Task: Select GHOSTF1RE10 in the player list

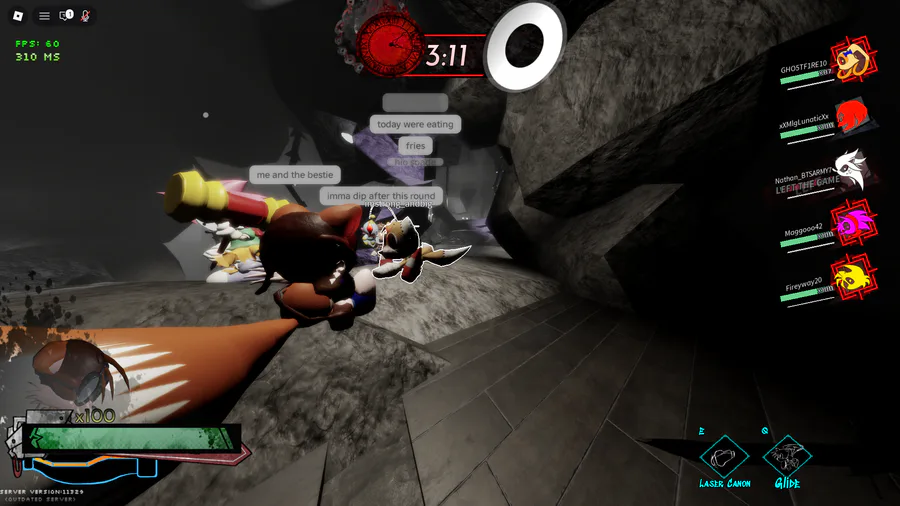Action: tap(806, 69)
